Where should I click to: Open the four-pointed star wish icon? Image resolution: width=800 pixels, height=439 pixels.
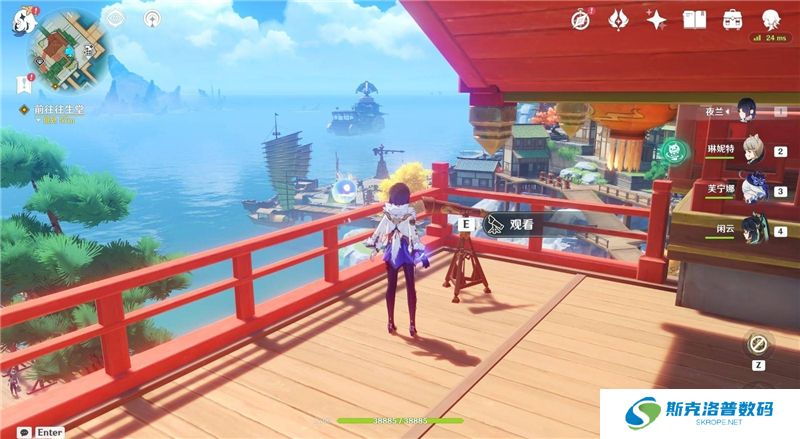[x=656, y=19]
